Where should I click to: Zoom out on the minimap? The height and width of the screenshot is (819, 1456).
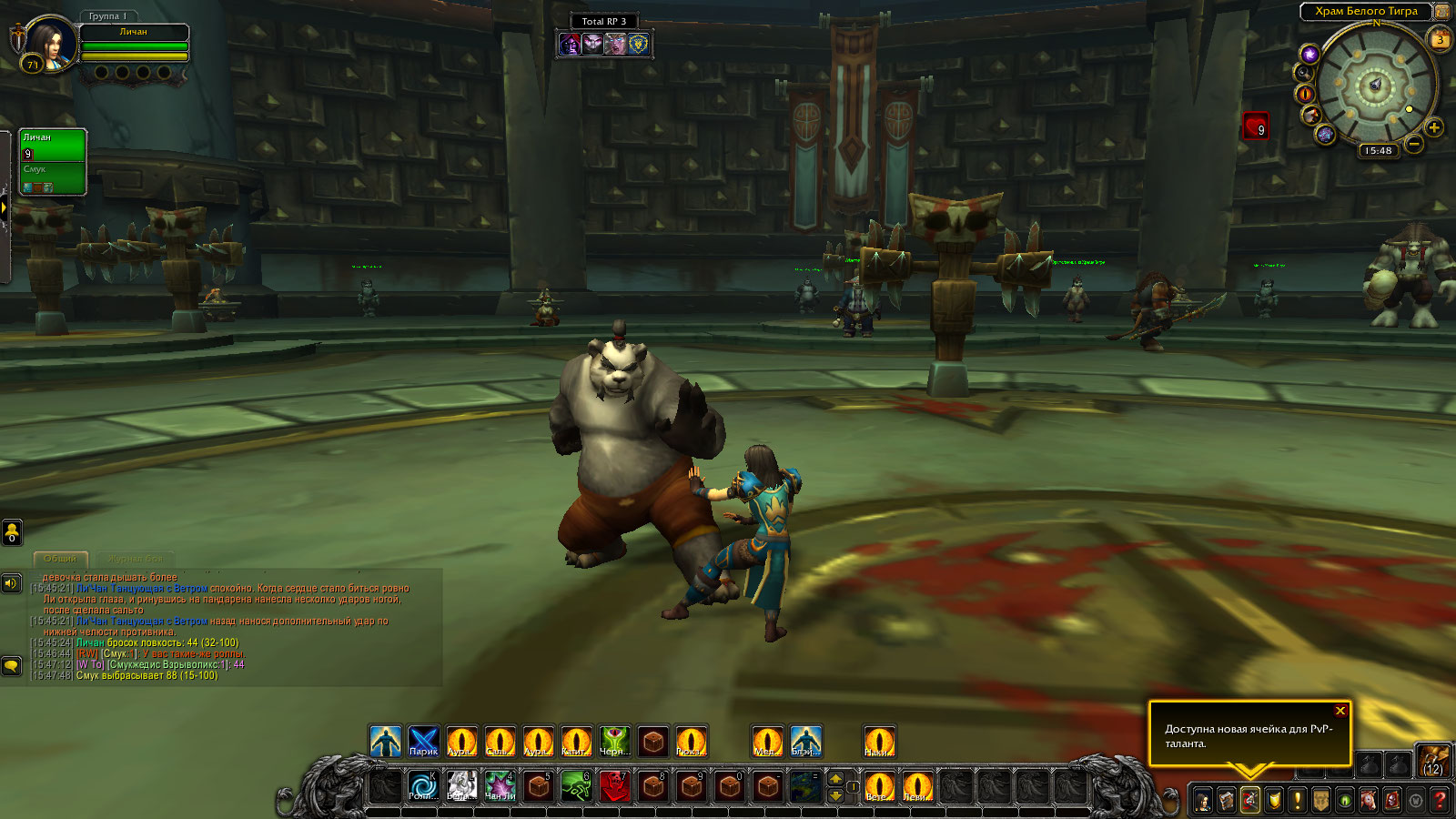click(1414, 144)
